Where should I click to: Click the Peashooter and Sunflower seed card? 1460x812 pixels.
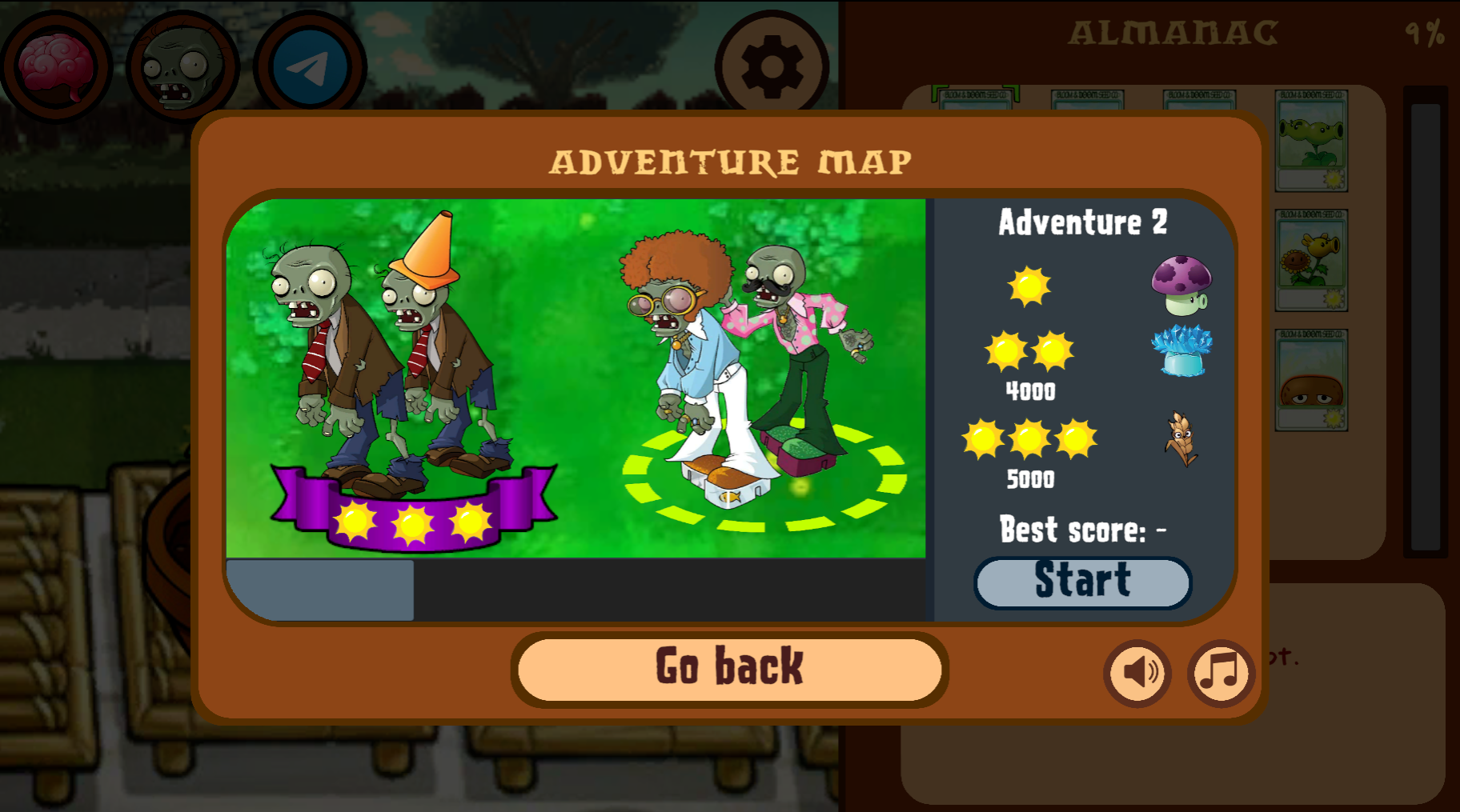click(1312, 260)
